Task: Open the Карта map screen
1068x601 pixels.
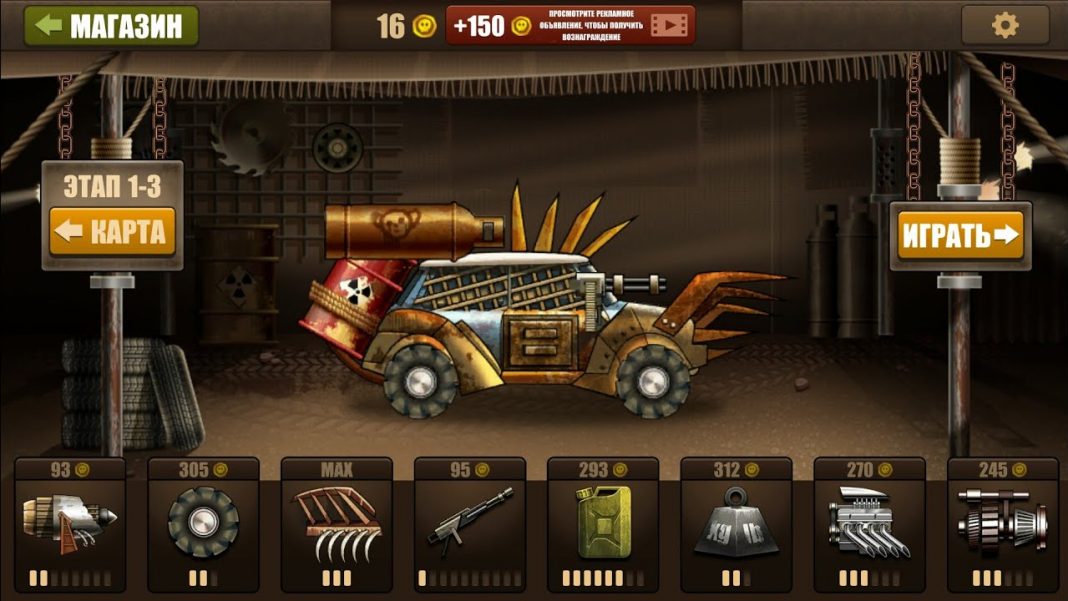Action: 113,232
